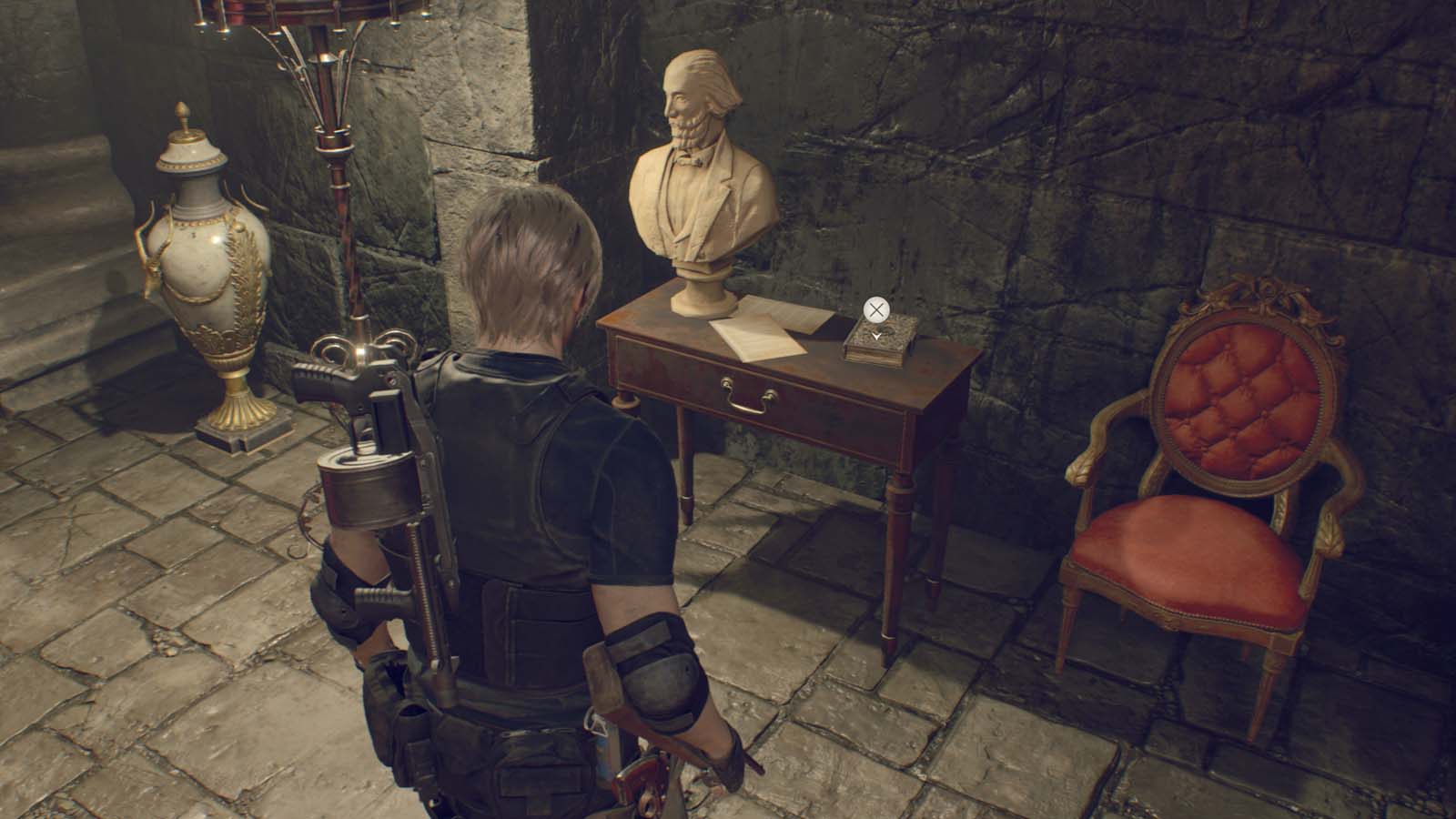Viewport: 1456px width, 819px height.
Task: Click the down chevron under the X prompt
Action: click(x=876, y=334)
